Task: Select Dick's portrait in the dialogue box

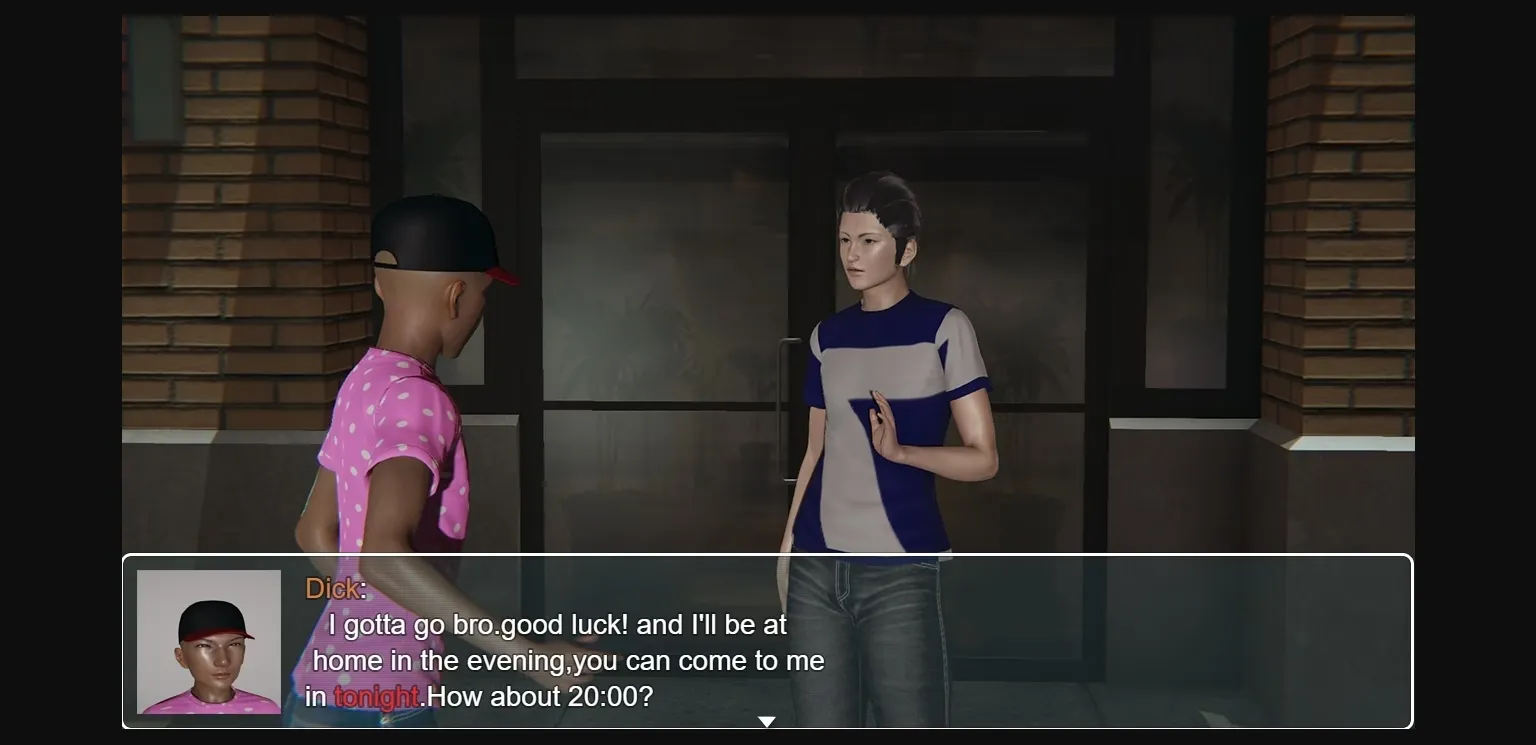Action: coord(208,640)
